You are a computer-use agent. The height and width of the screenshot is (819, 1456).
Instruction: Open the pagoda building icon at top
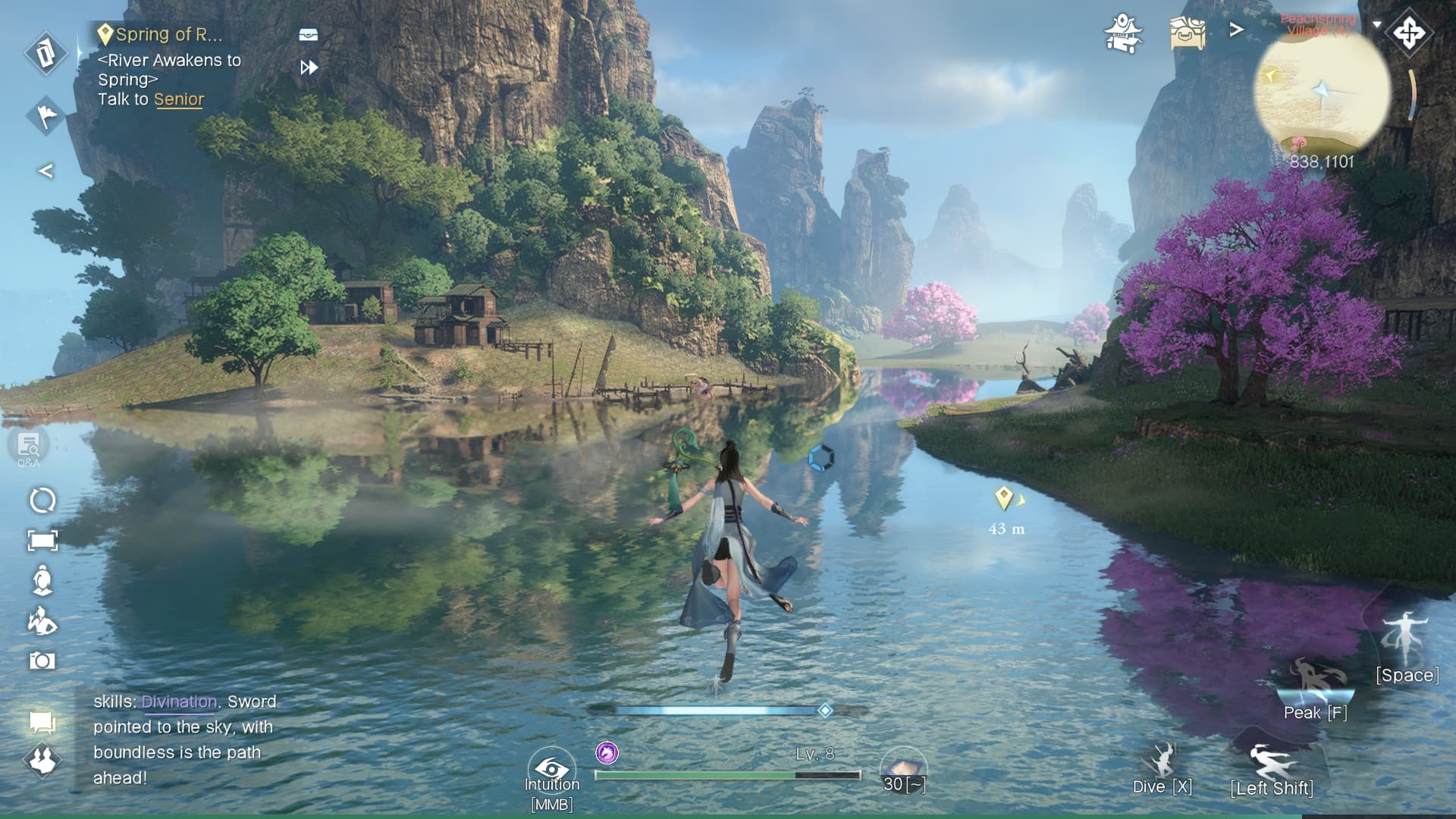1123,33
